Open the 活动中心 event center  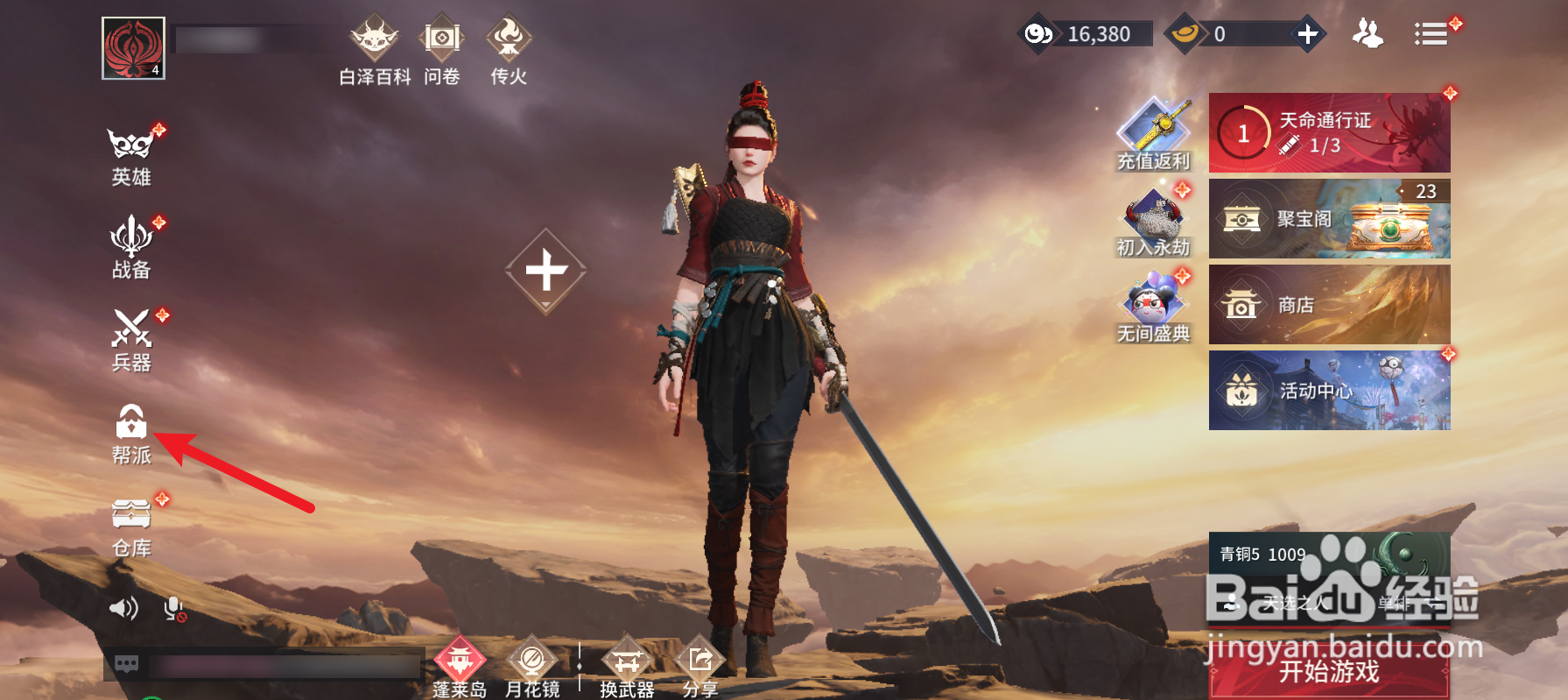click(x=1329, y=391)
